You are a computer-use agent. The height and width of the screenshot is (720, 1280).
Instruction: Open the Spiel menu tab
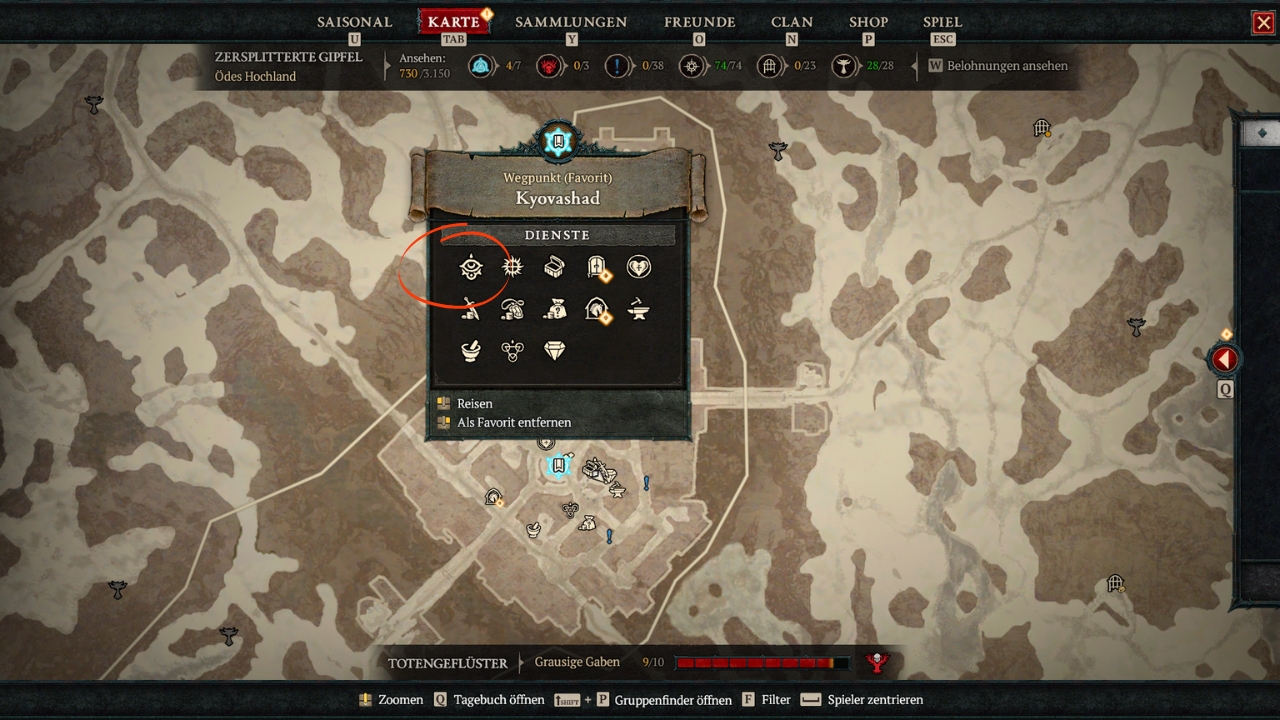pos(942,22)
